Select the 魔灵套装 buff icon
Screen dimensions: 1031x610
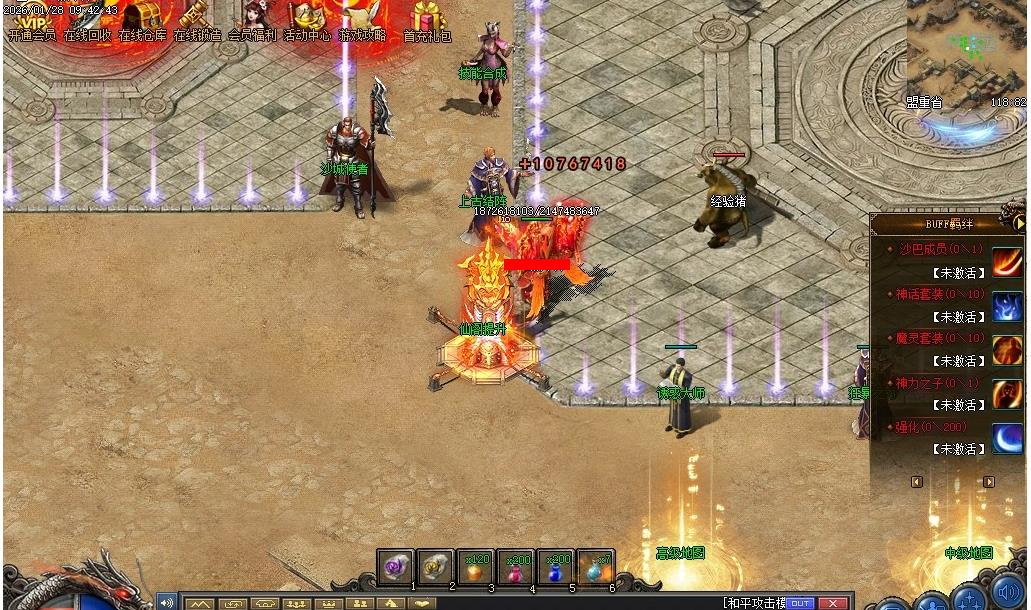(x=1007, y=351)
